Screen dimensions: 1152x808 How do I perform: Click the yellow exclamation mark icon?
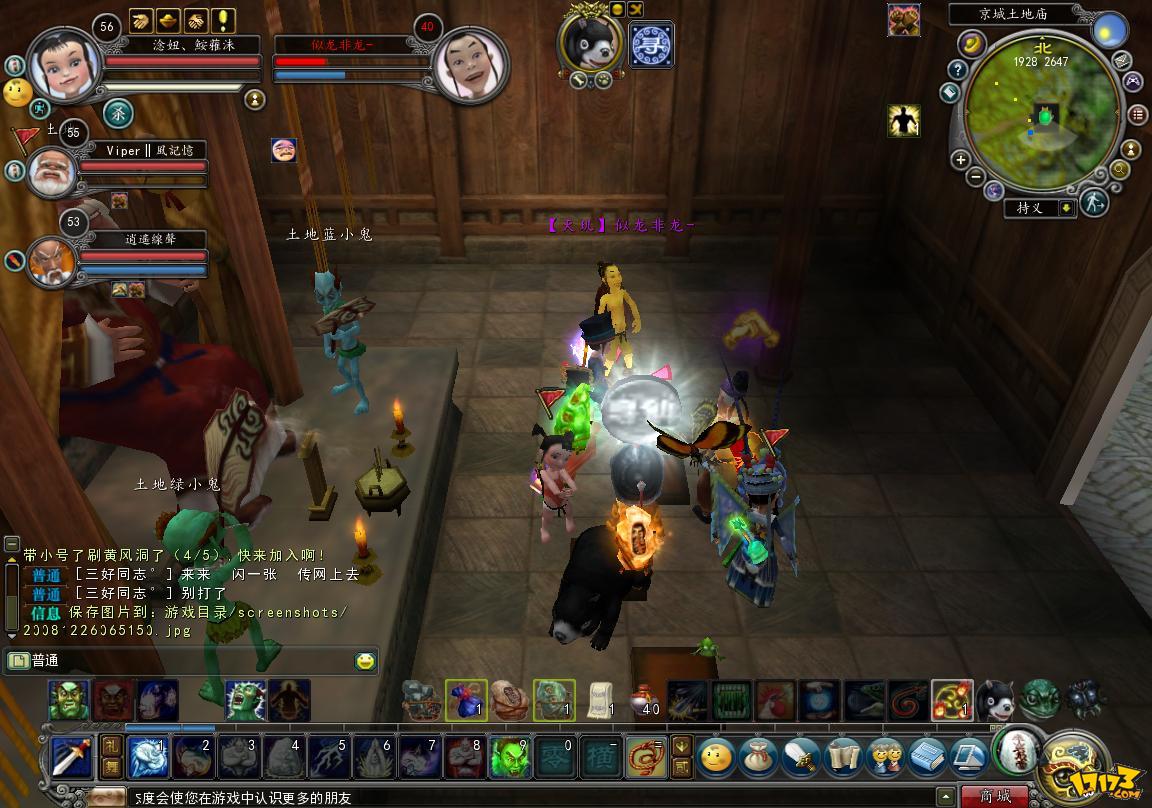pyautogui.click(x=223, y=20)
